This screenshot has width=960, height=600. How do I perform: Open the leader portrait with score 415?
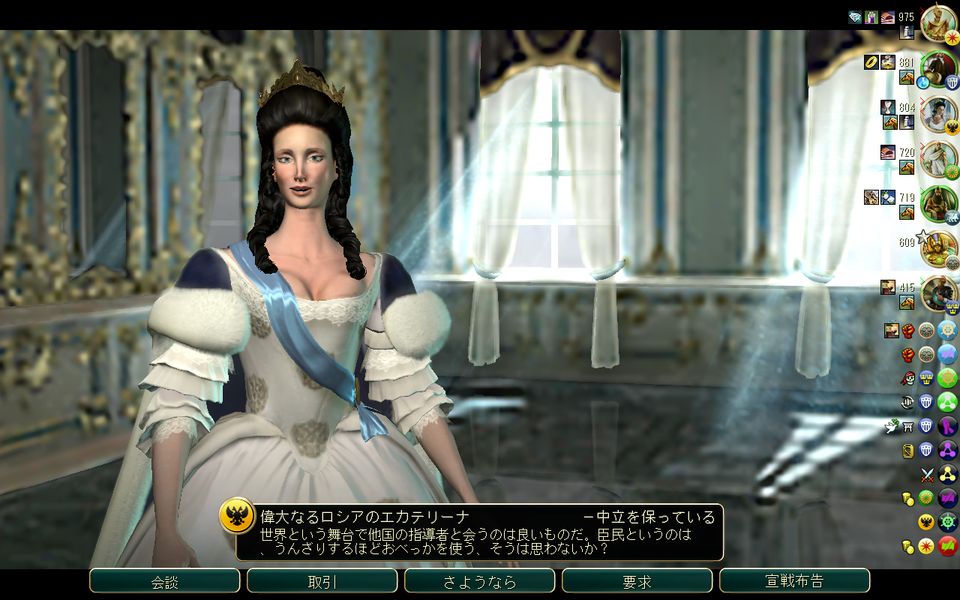(x=938, y=292)
